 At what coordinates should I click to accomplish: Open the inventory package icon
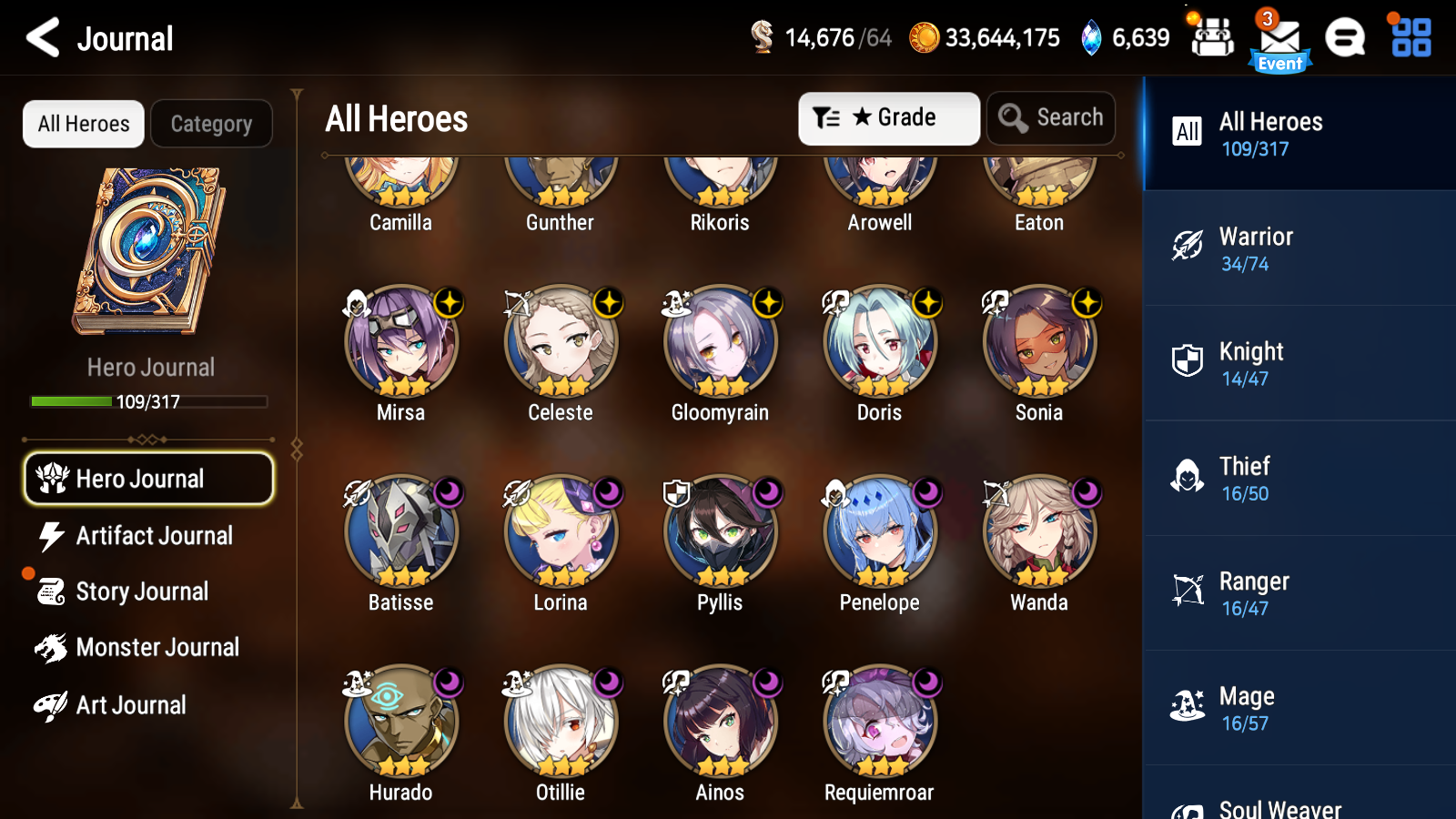click(1212, 38)
